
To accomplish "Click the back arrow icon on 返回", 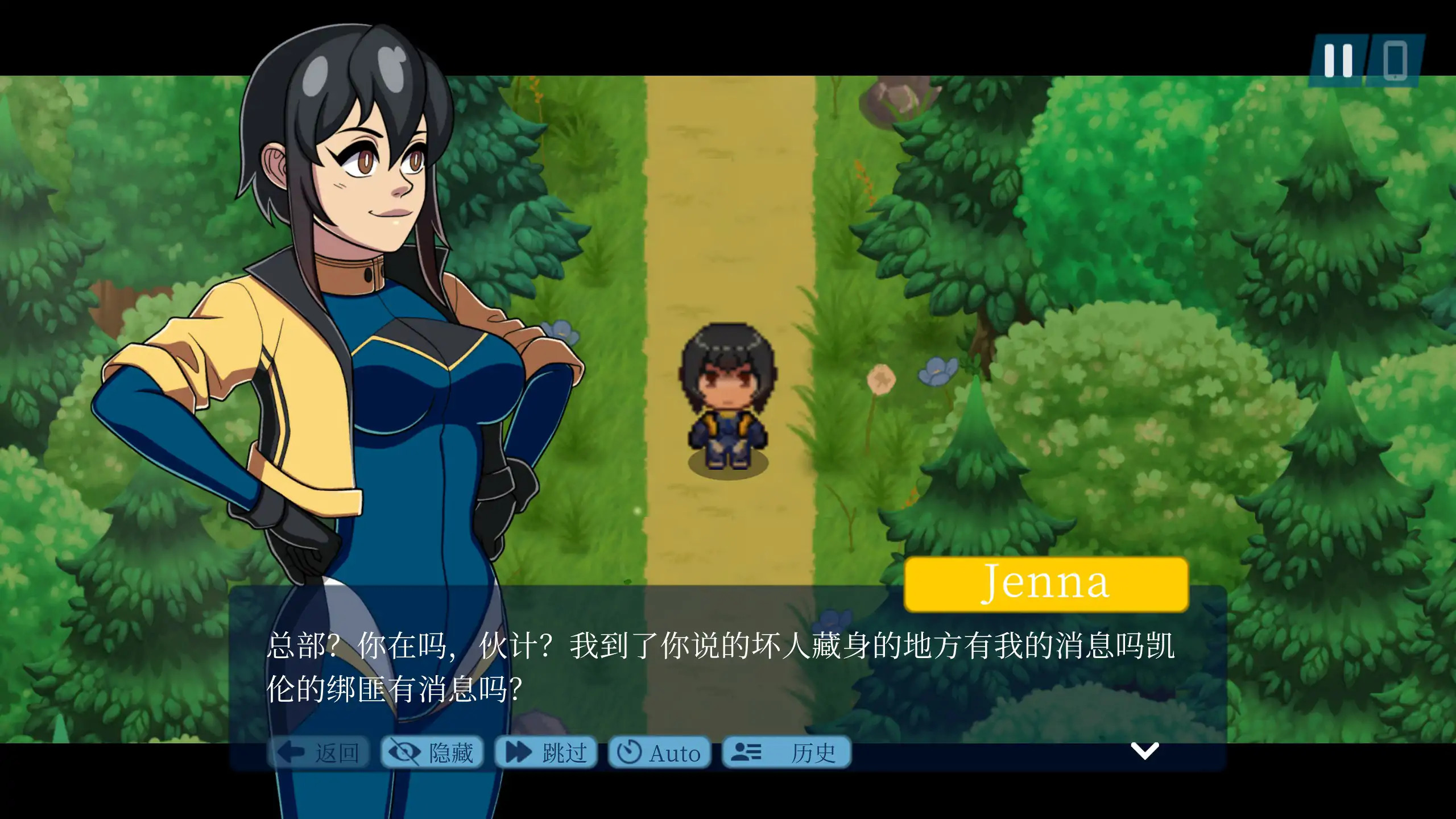I will coord(290,752).
